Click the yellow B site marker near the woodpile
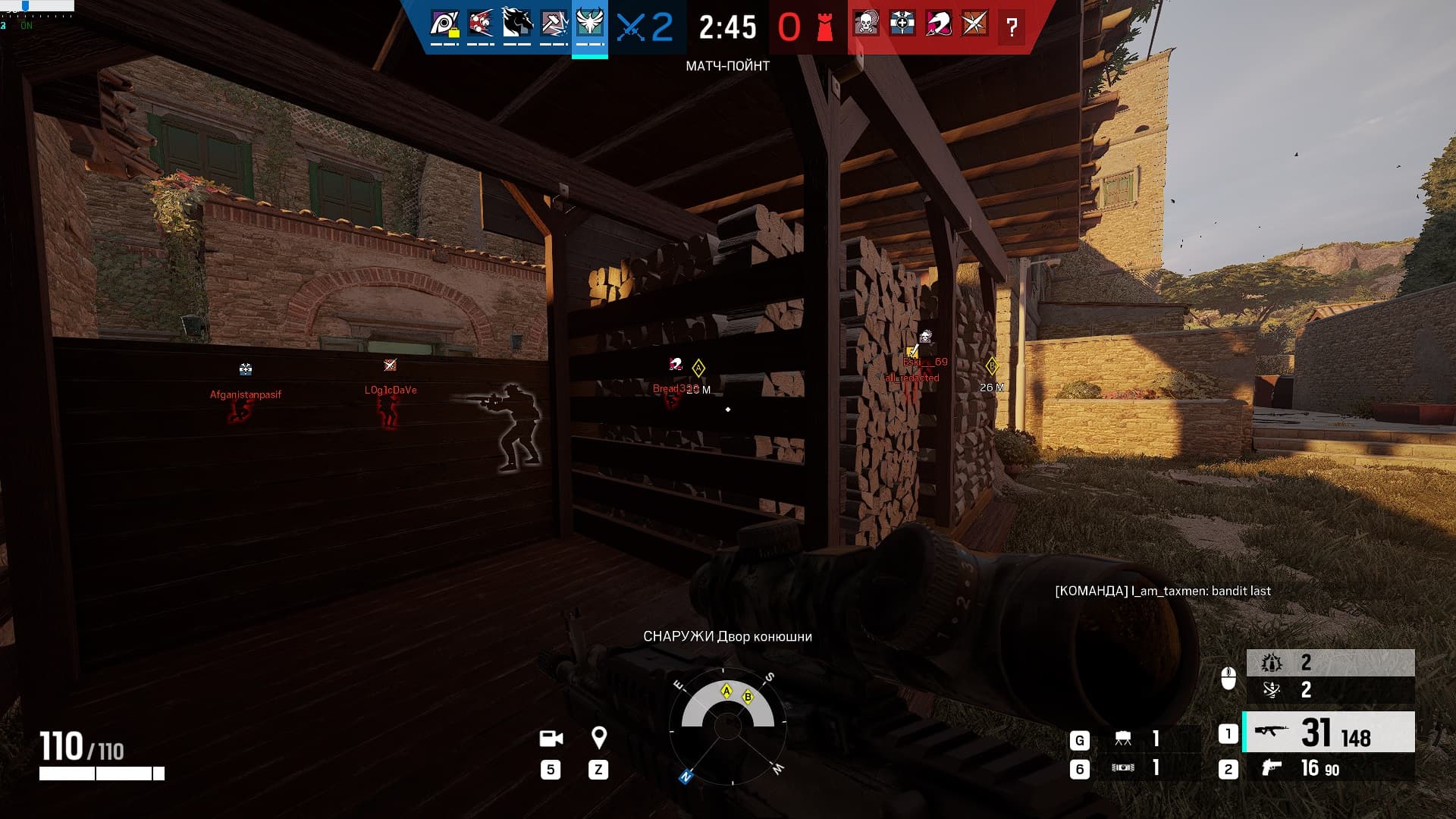The image size is (1456, 819). tap(992, 365)
